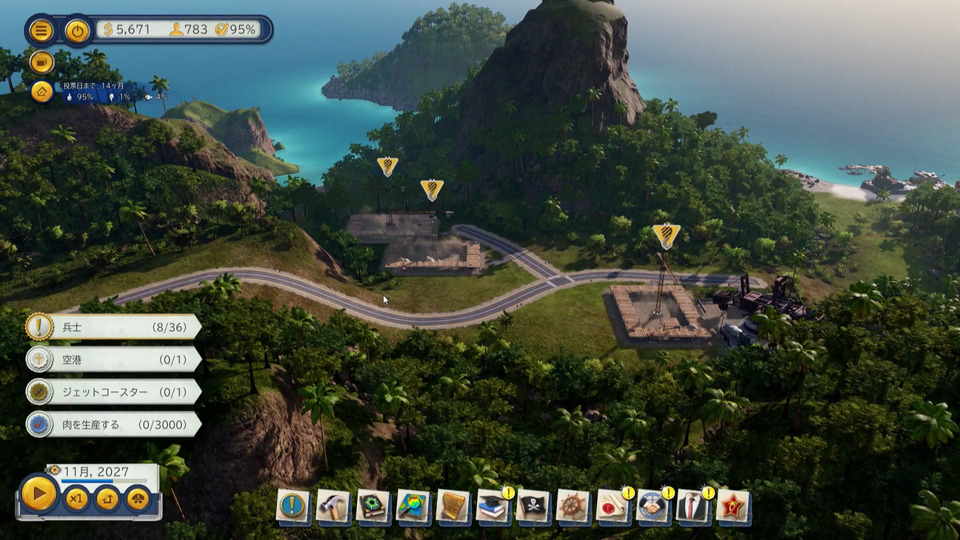Open the hammer build menu

tap(333, 506)
